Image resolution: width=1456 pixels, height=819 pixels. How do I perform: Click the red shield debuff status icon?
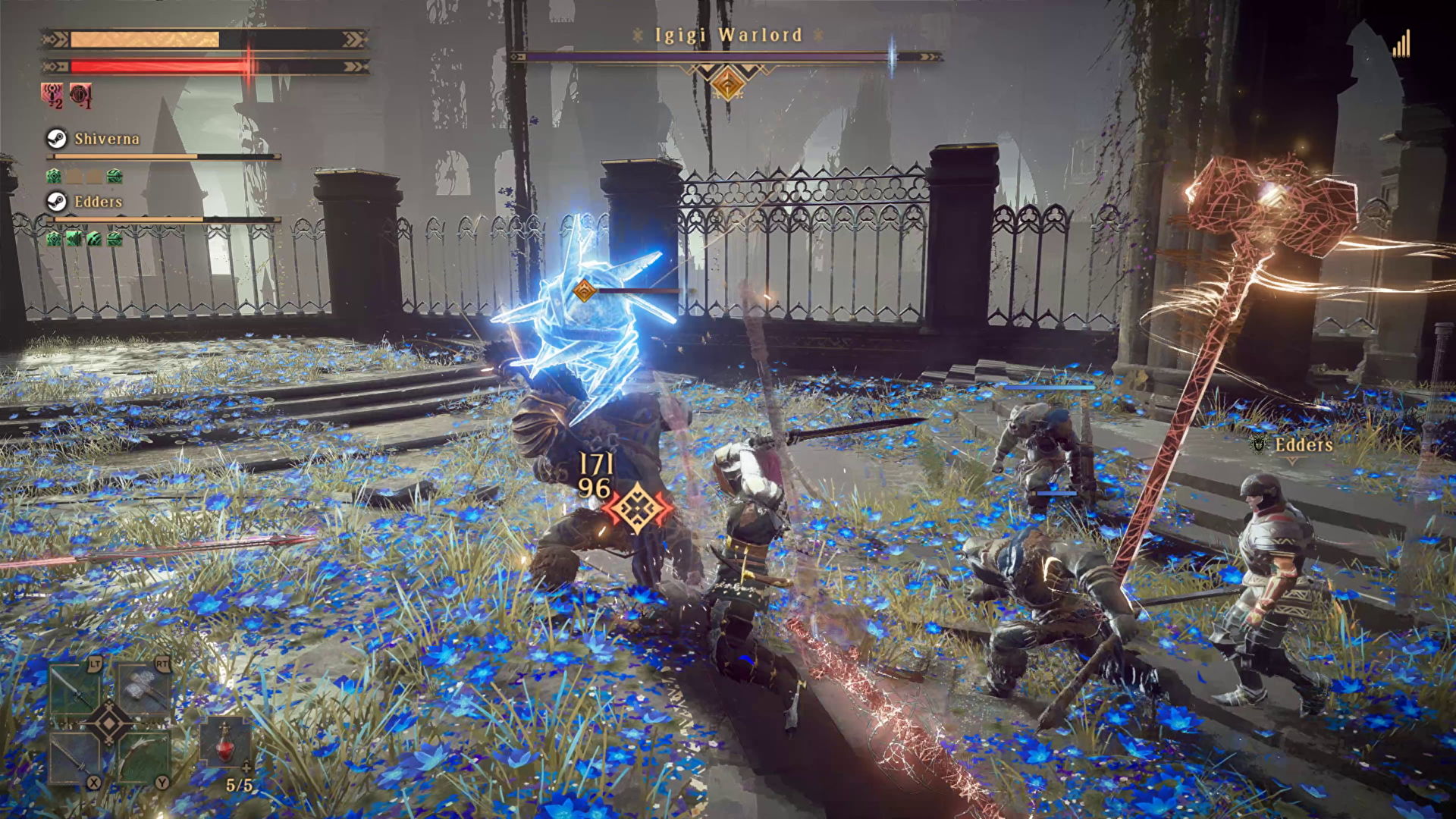[x=80, y=96]
